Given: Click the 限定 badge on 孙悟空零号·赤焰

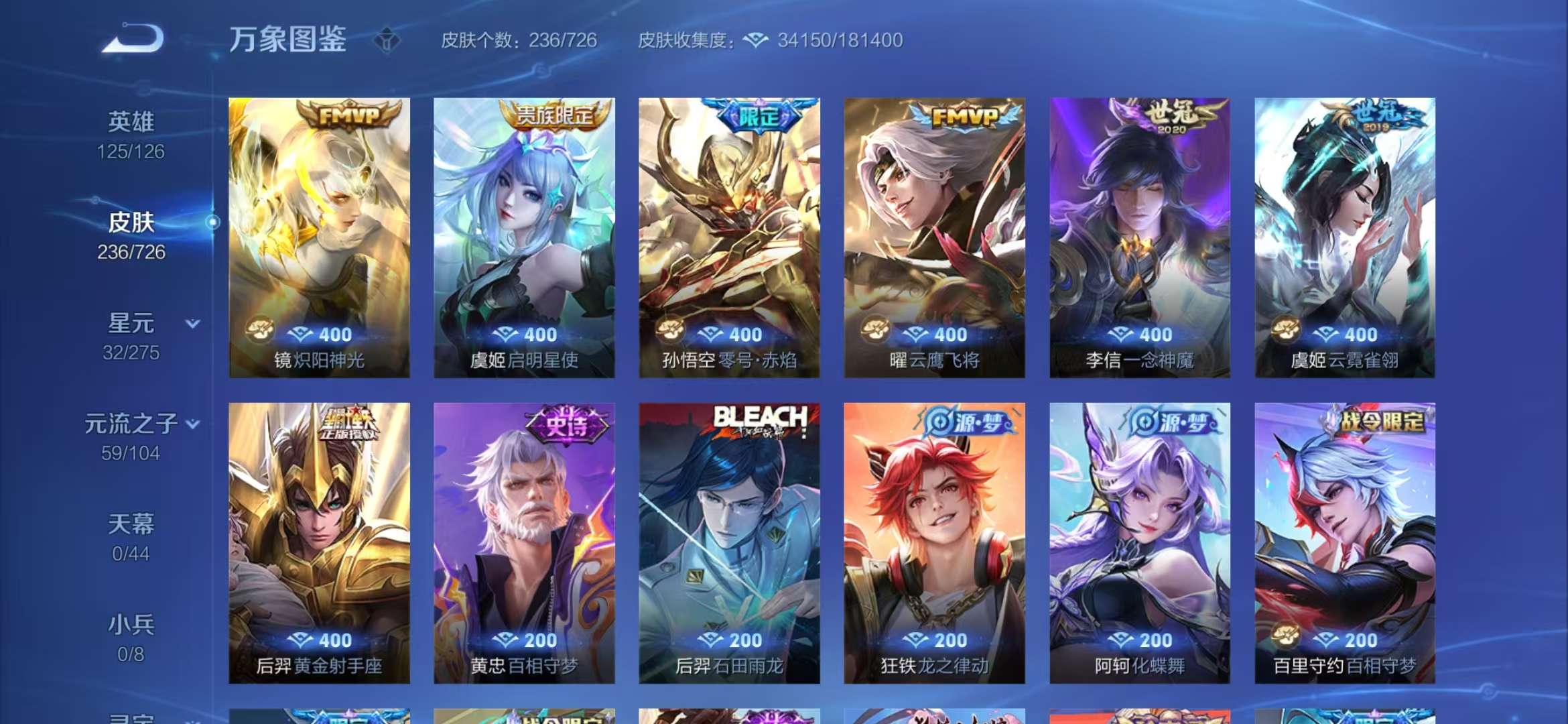Looking at the screenshot, I should tap(758, 115).
